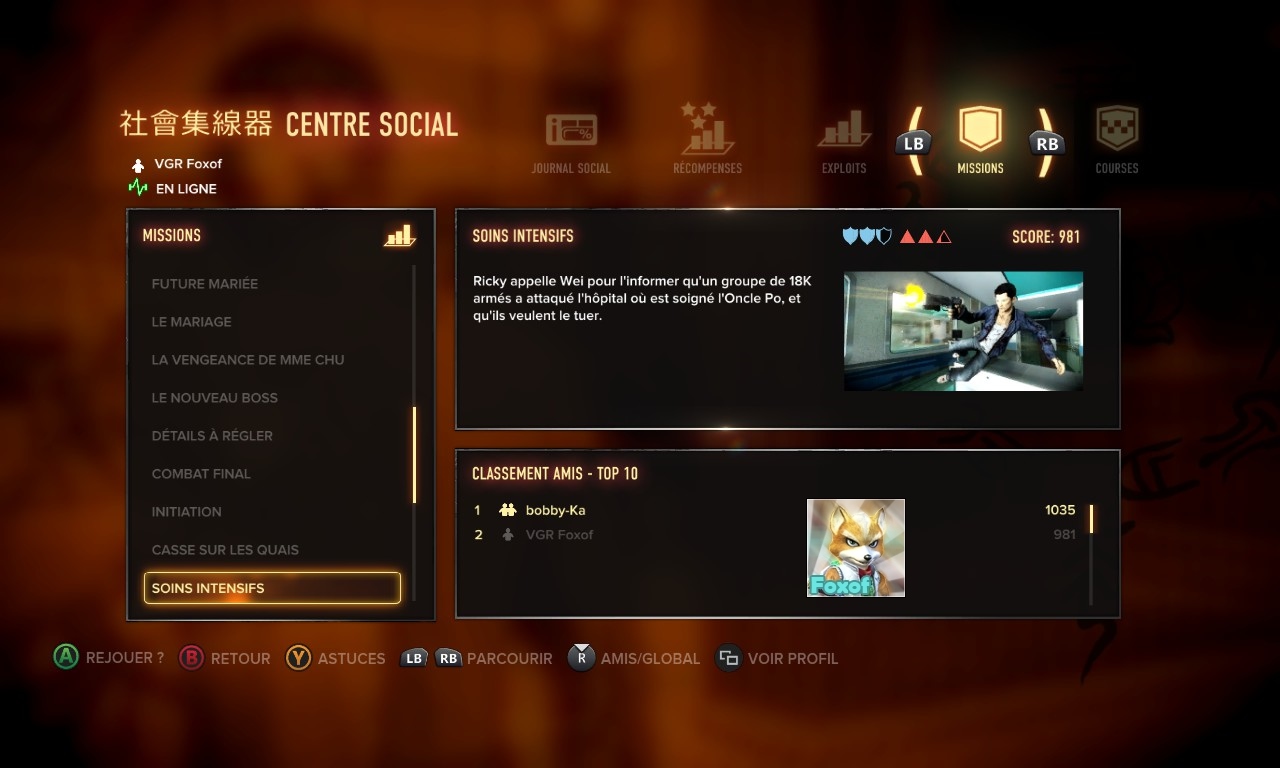Click the Foxof fox avatar picture

tap(856, 548)
